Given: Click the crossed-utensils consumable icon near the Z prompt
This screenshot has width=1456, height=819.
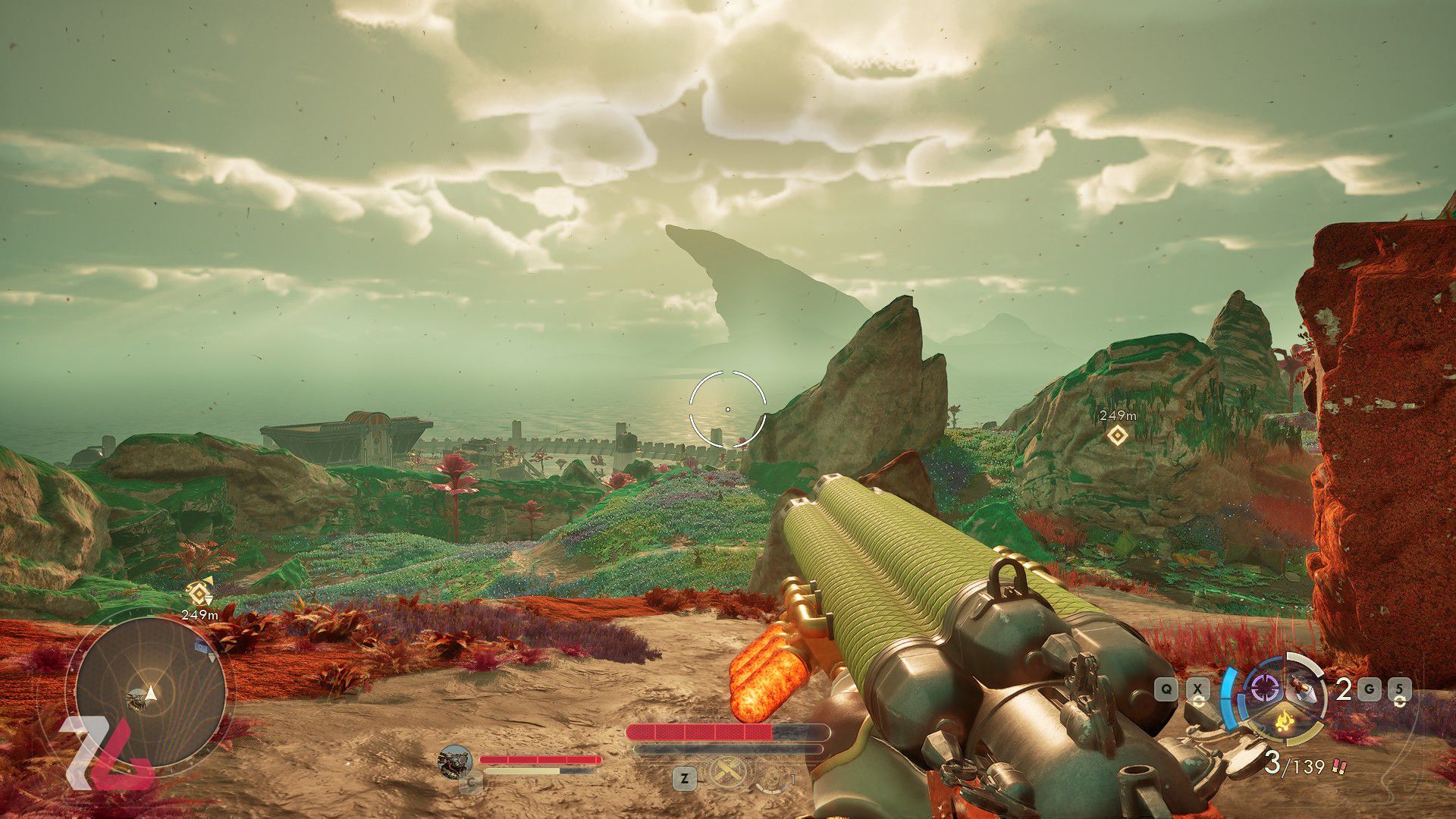Looking at the screenshot, I should point(726,773).
